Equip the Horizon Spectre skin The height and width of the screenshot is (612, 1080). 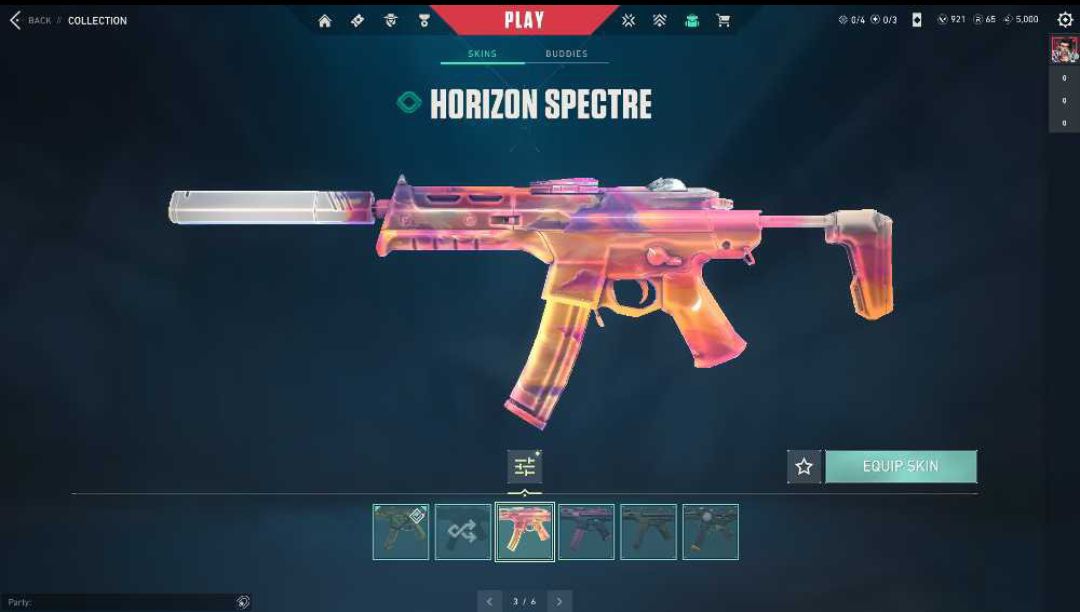(x=900, y=467)
